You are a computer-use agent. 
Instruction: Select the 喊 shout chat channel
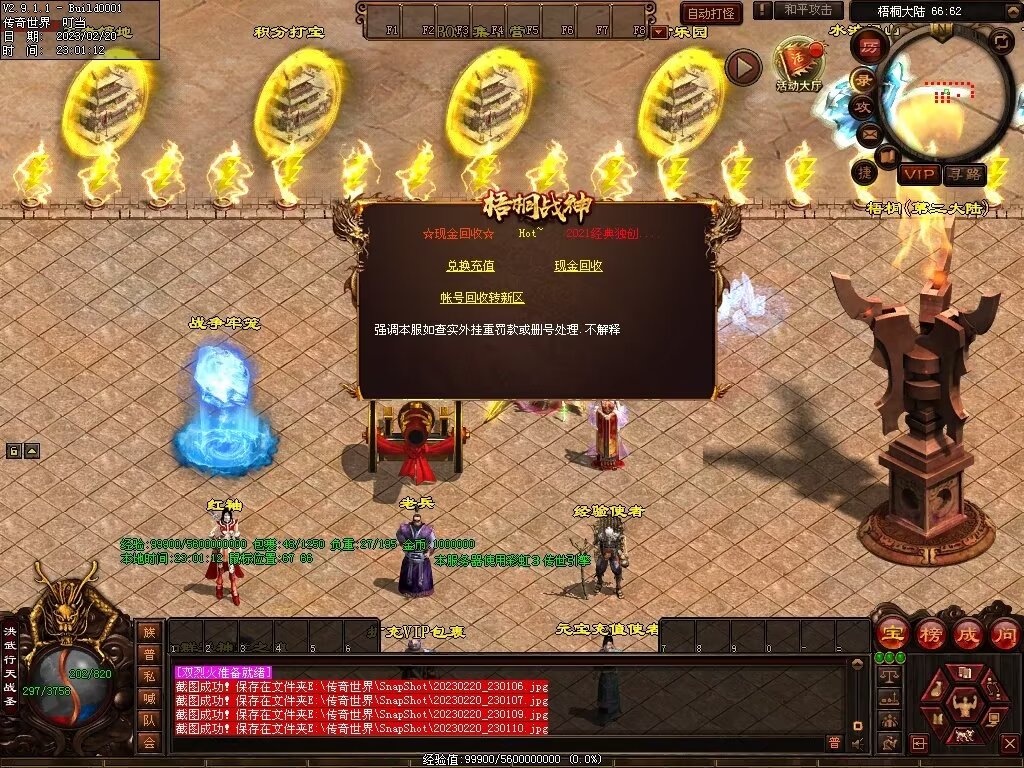click(x=149, y=698)
